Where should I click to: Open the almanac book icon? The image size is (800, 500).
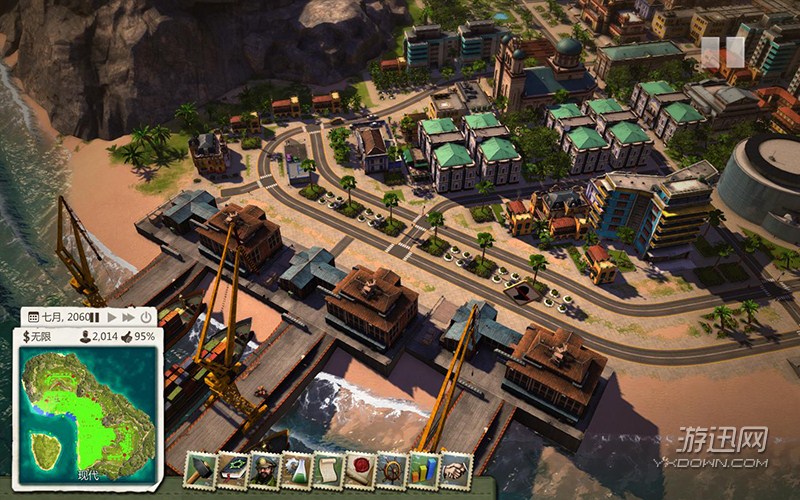tap(233, 470)
